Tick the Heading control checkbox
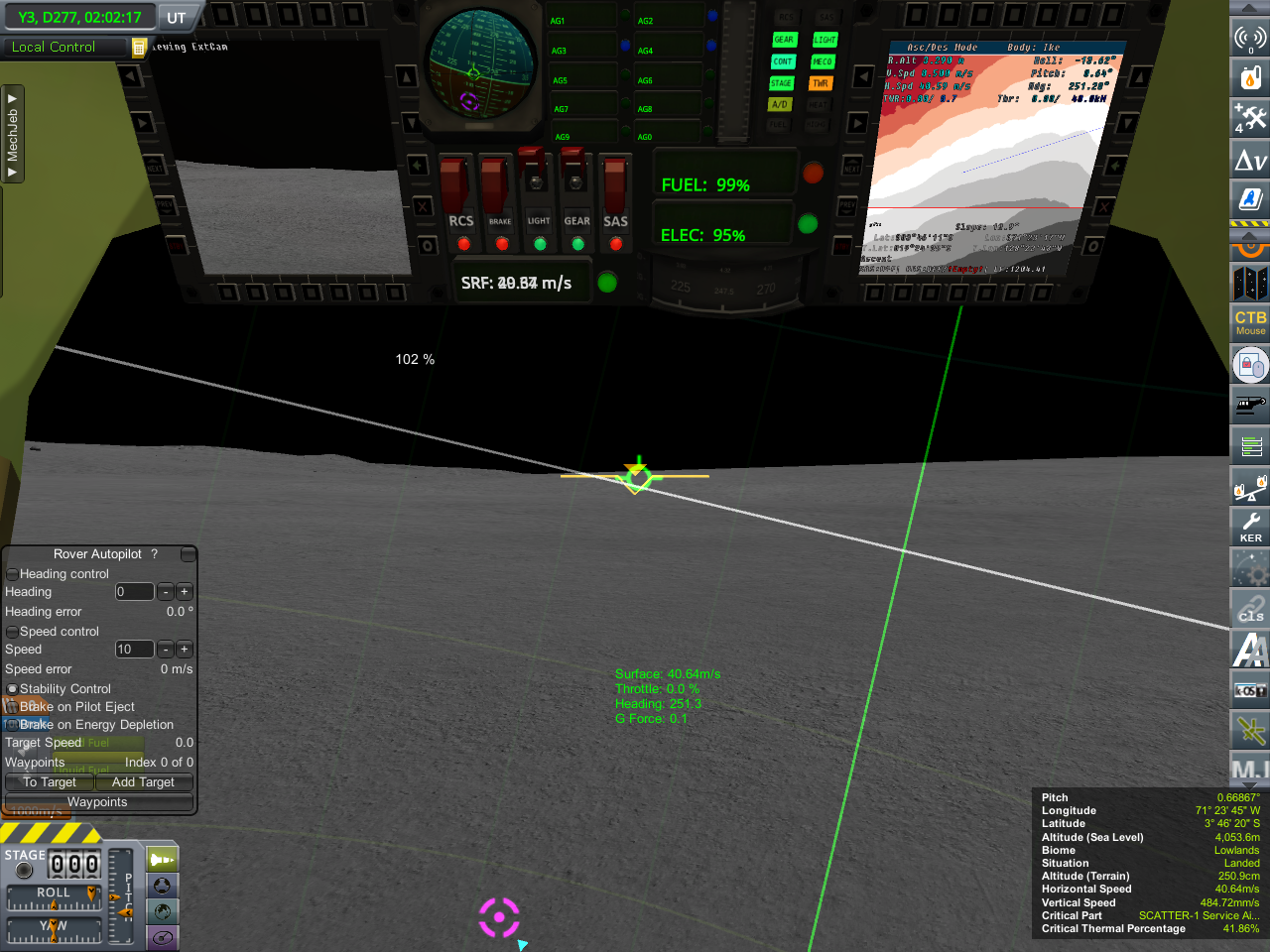The height and width of the screenshot is (952, 1270). [x=13, y=574]
